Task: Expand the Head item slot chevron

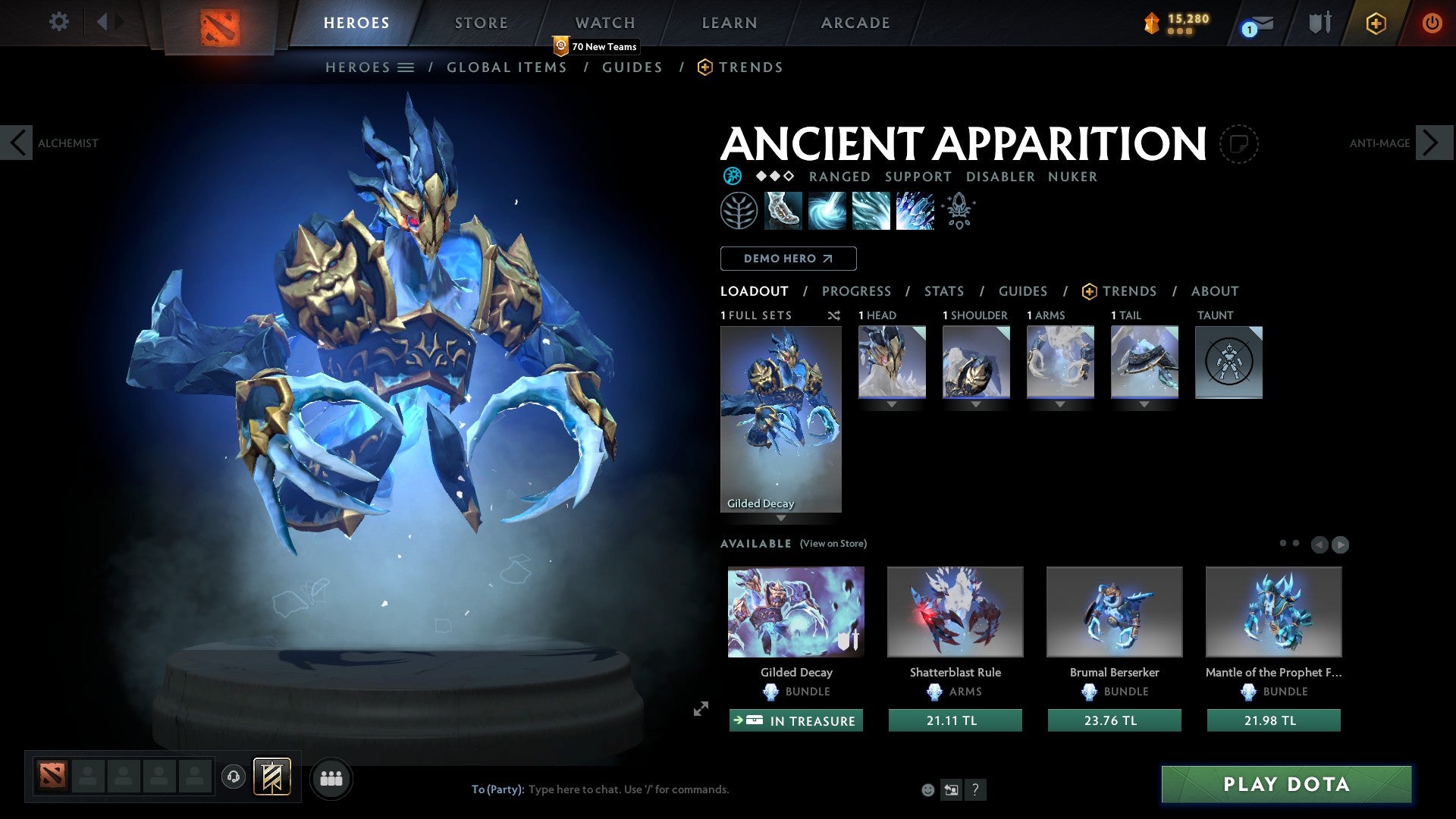Action: click(x=891, y=405)
